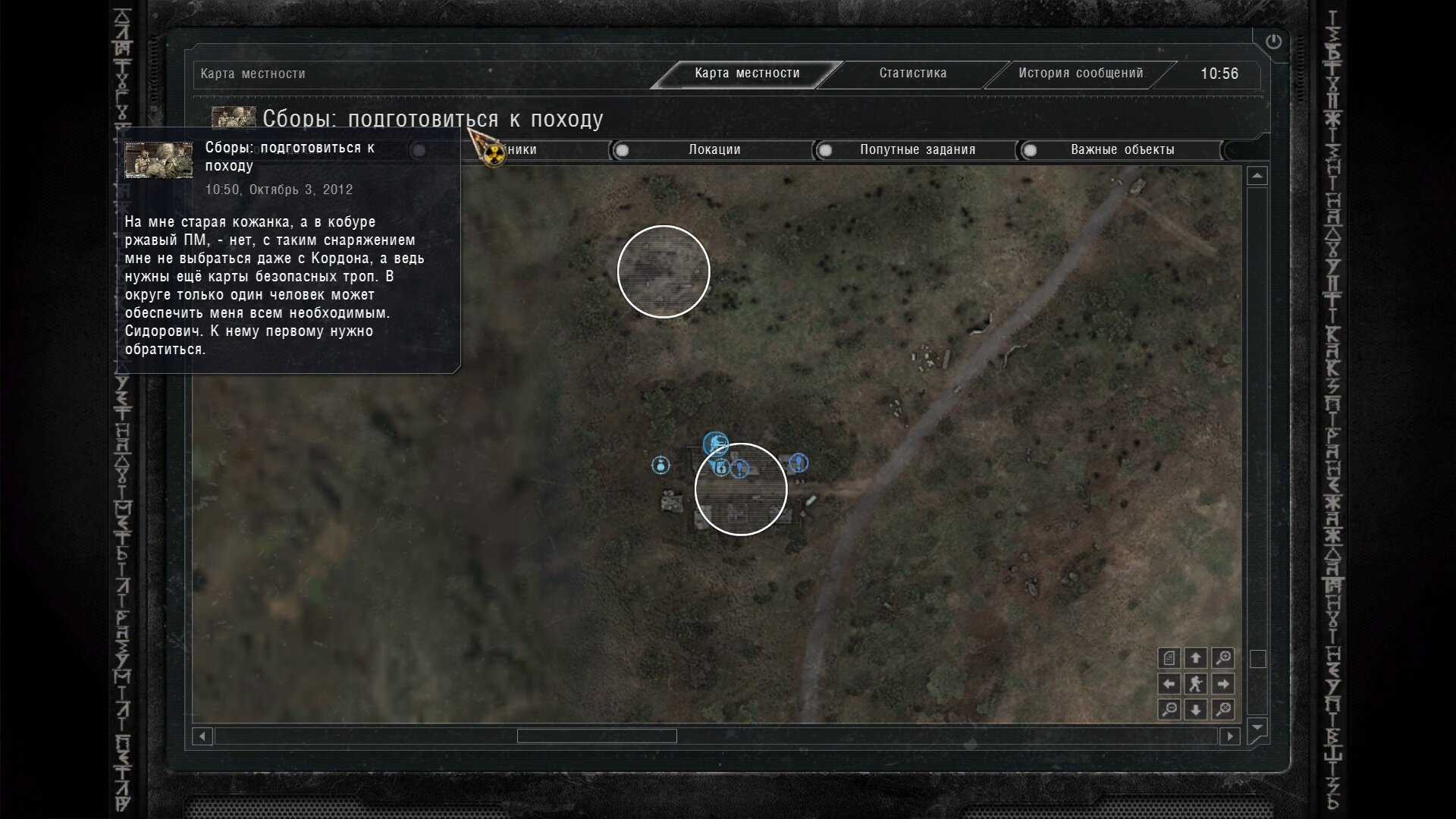This screenshot has height=819, width=1456.
Task: Switch to the Карта местности tab
Action: coord(747,74)
